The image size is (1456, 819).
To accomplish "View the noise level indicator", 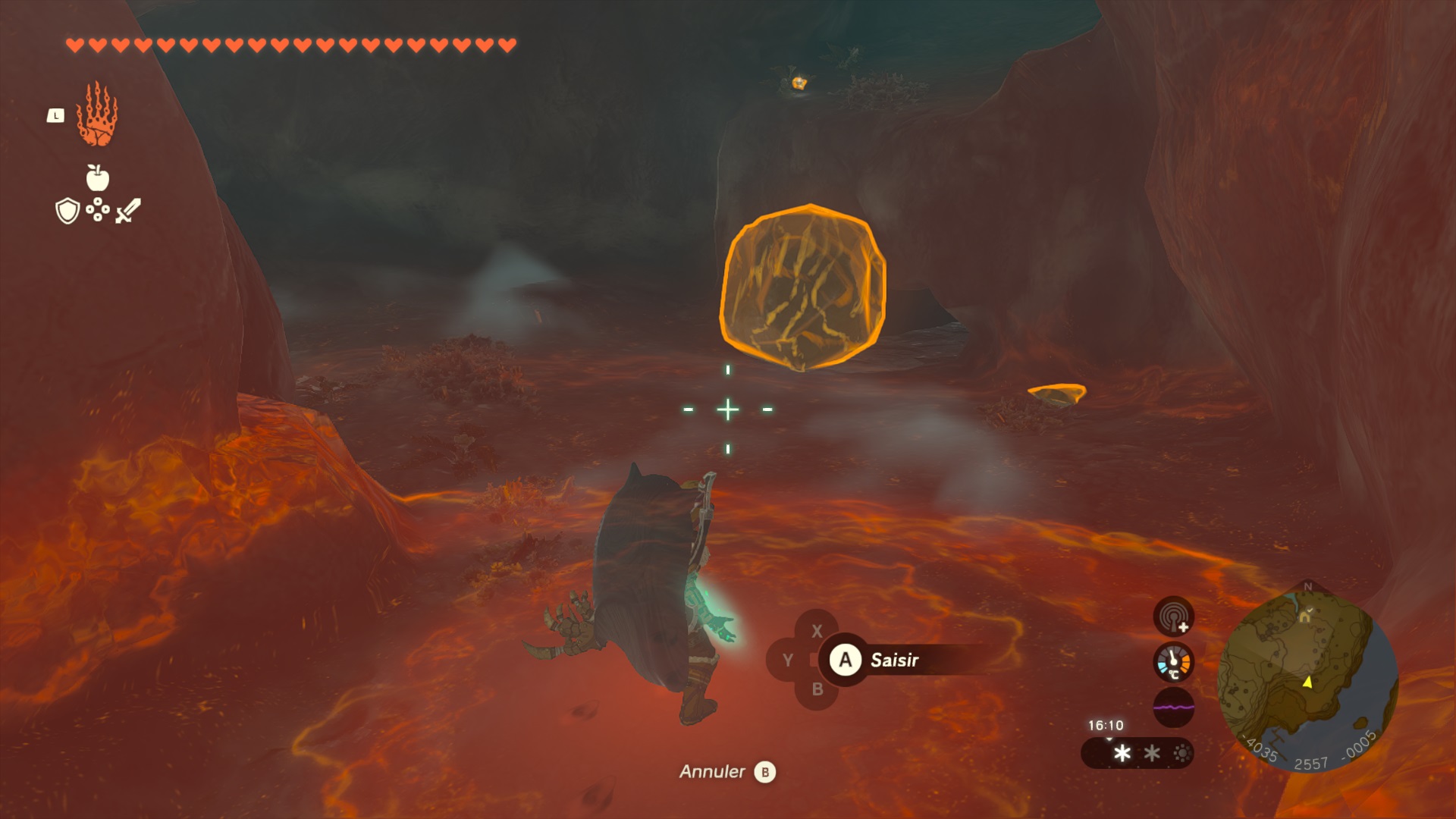I will (1173, 707).
